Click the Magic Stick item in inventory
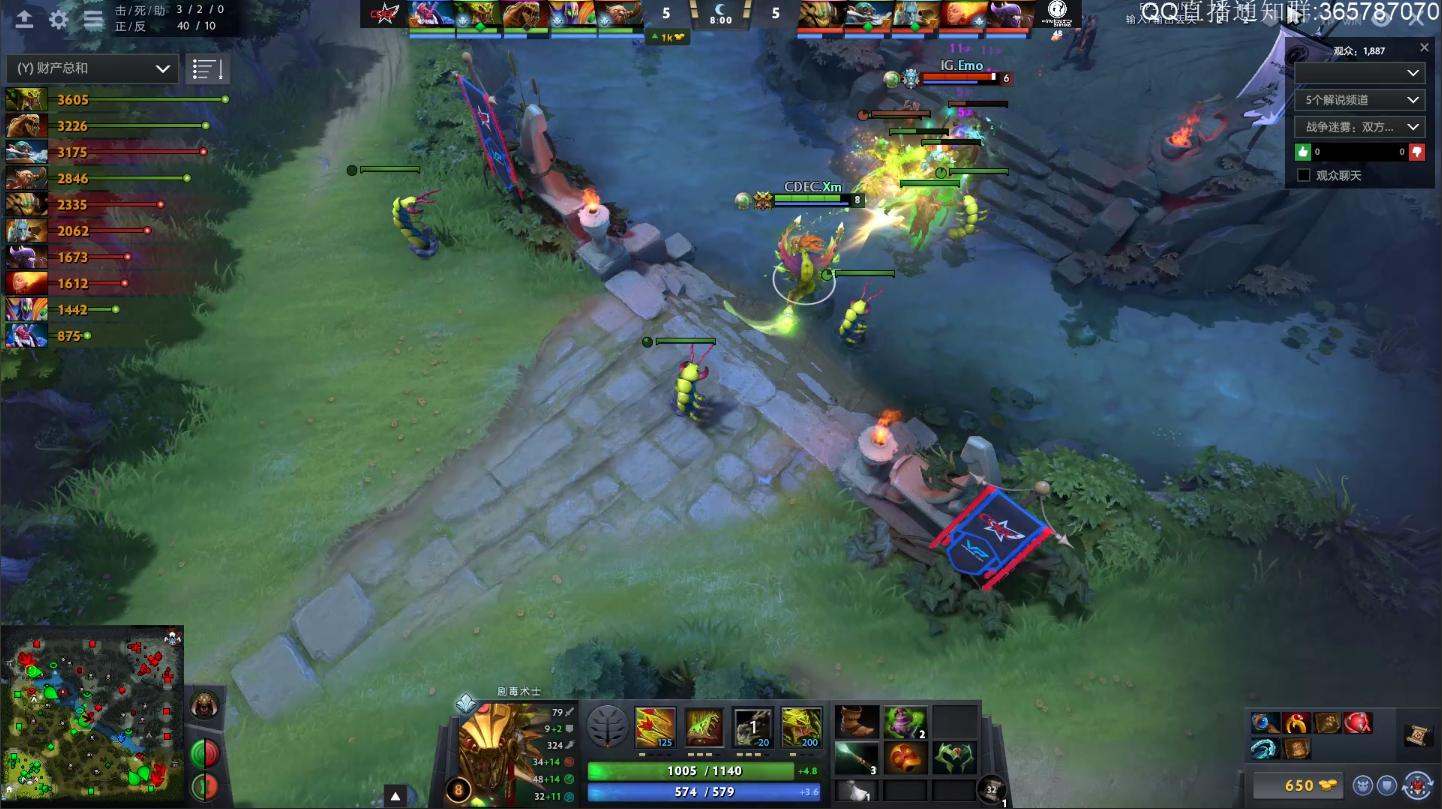1442x809 pixels. [858, 762]
